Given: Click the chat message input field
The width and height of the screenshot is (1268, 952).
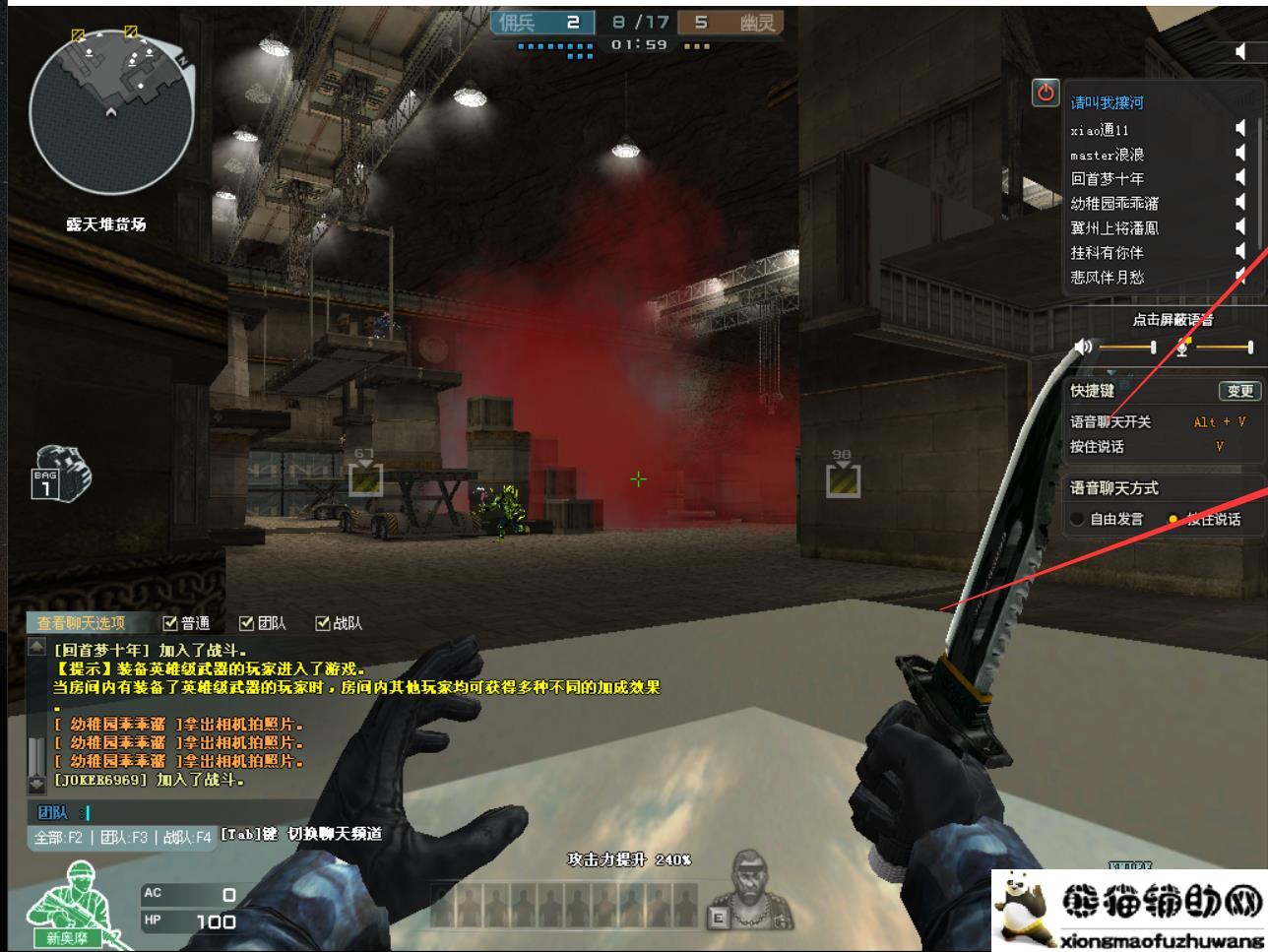Looking at the screenshot, I should tap(295, 812).
